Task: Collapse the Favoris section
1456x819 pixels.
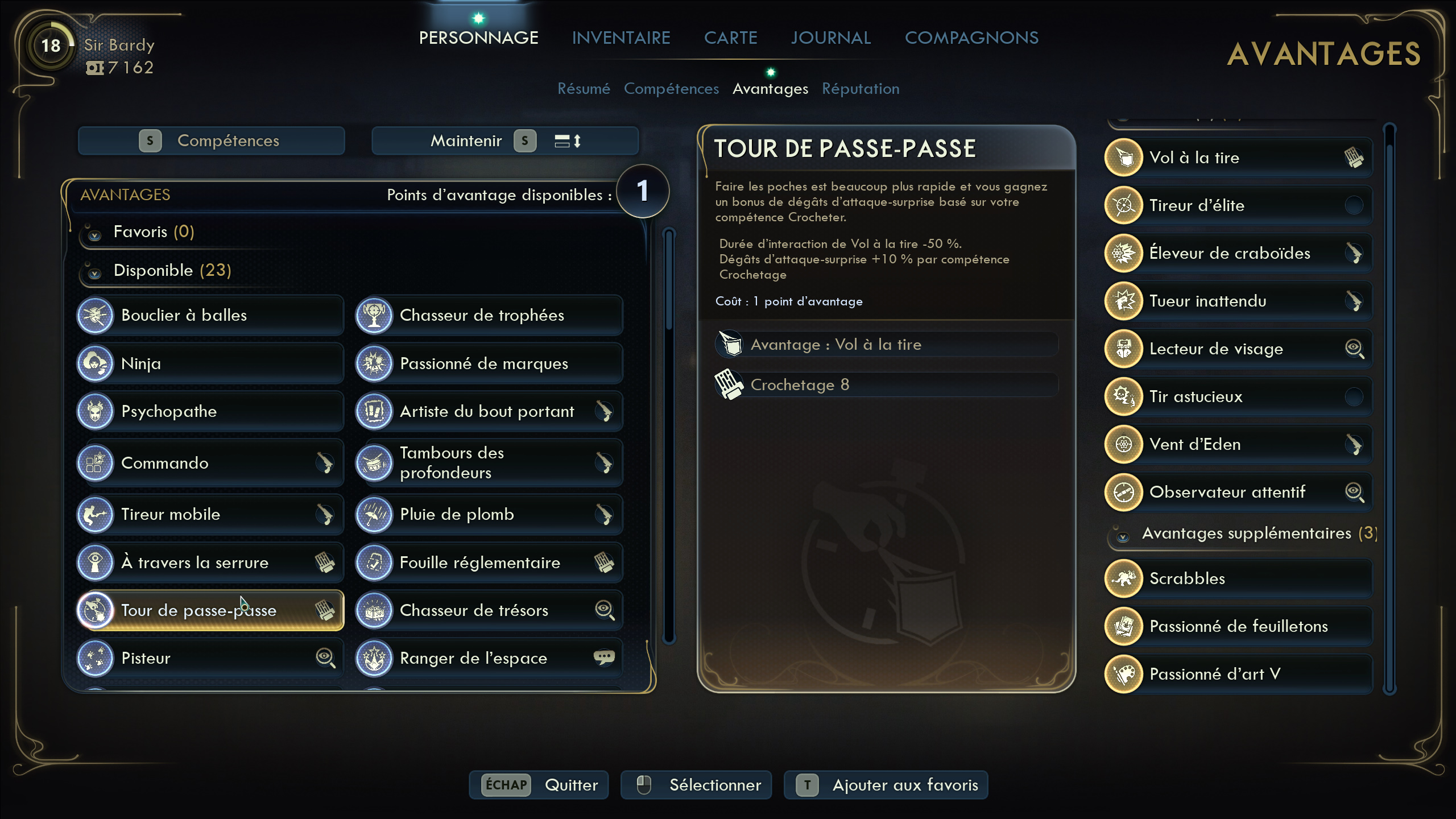Action: 95,234
